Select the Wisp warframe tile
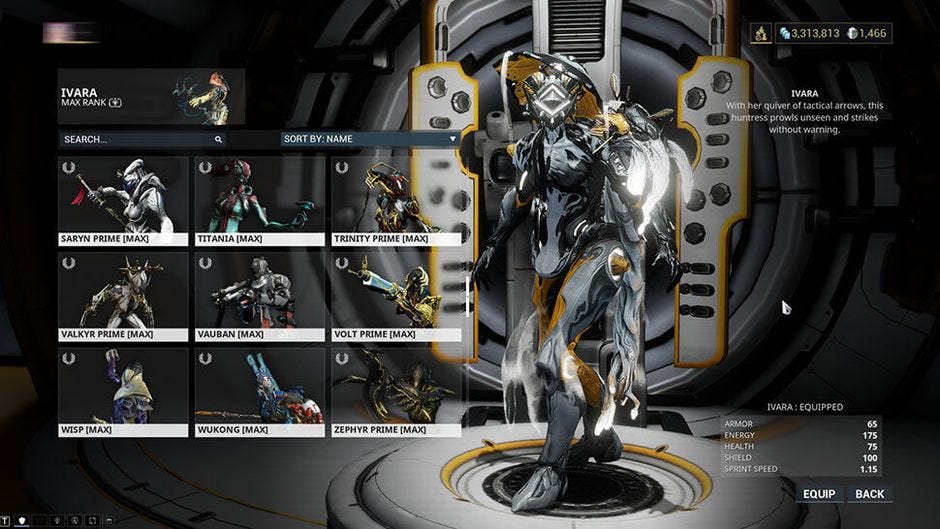The width and height of the screenshot is (940, 529). coord(123,391)
